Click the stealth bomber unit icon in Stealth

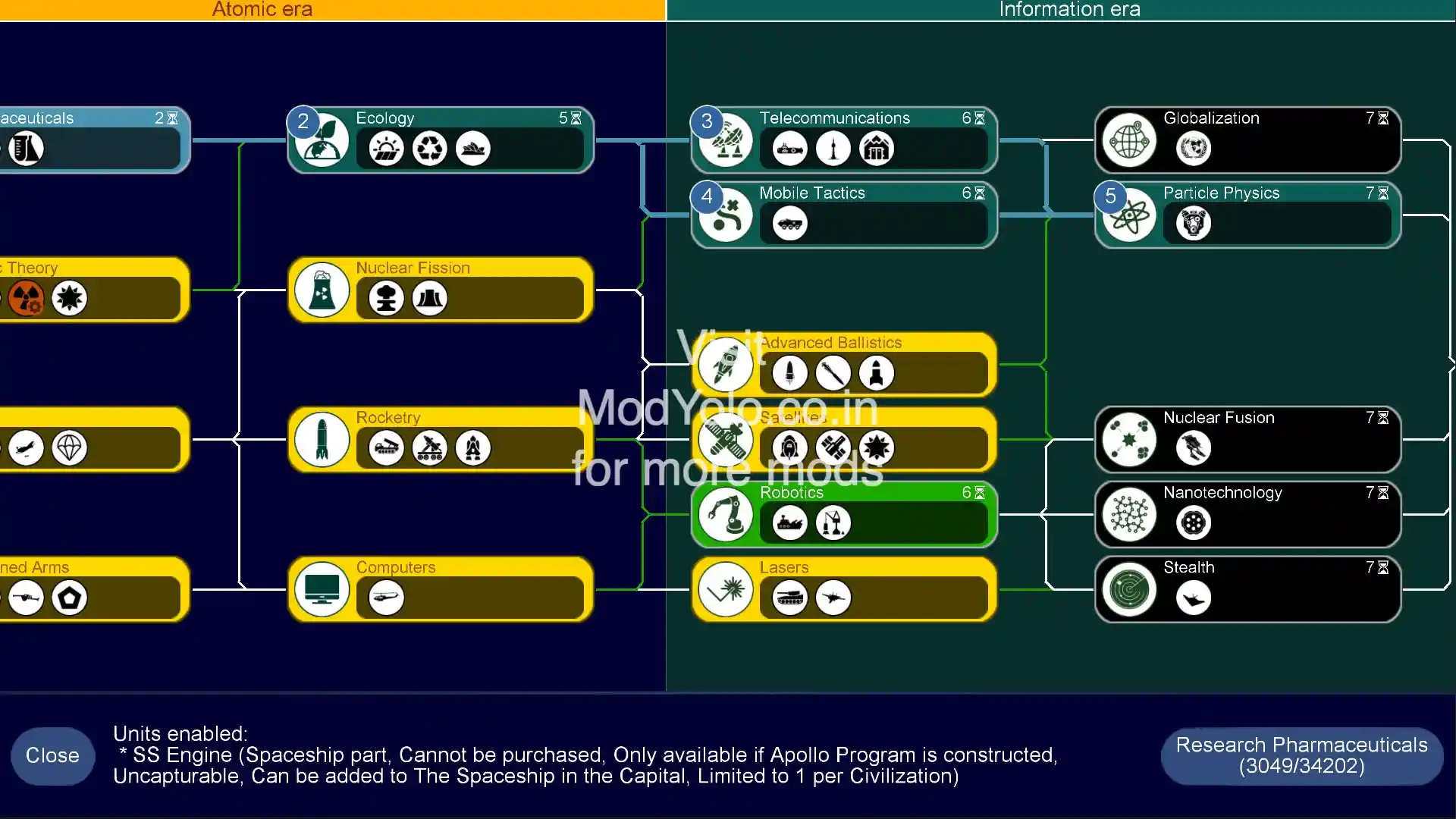1192,598
